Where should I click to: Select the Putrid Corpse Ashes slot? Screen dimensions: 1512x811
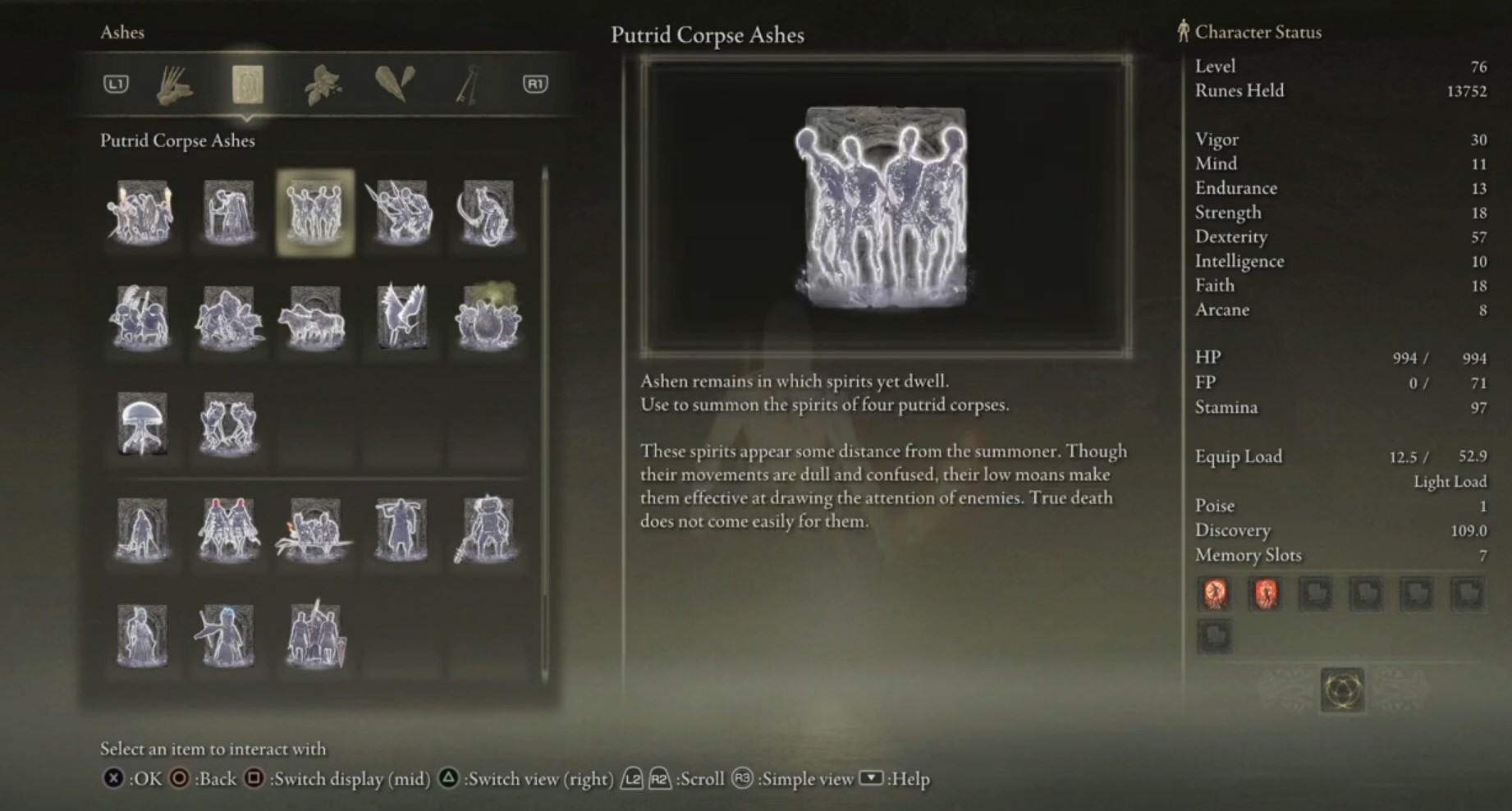315,212
